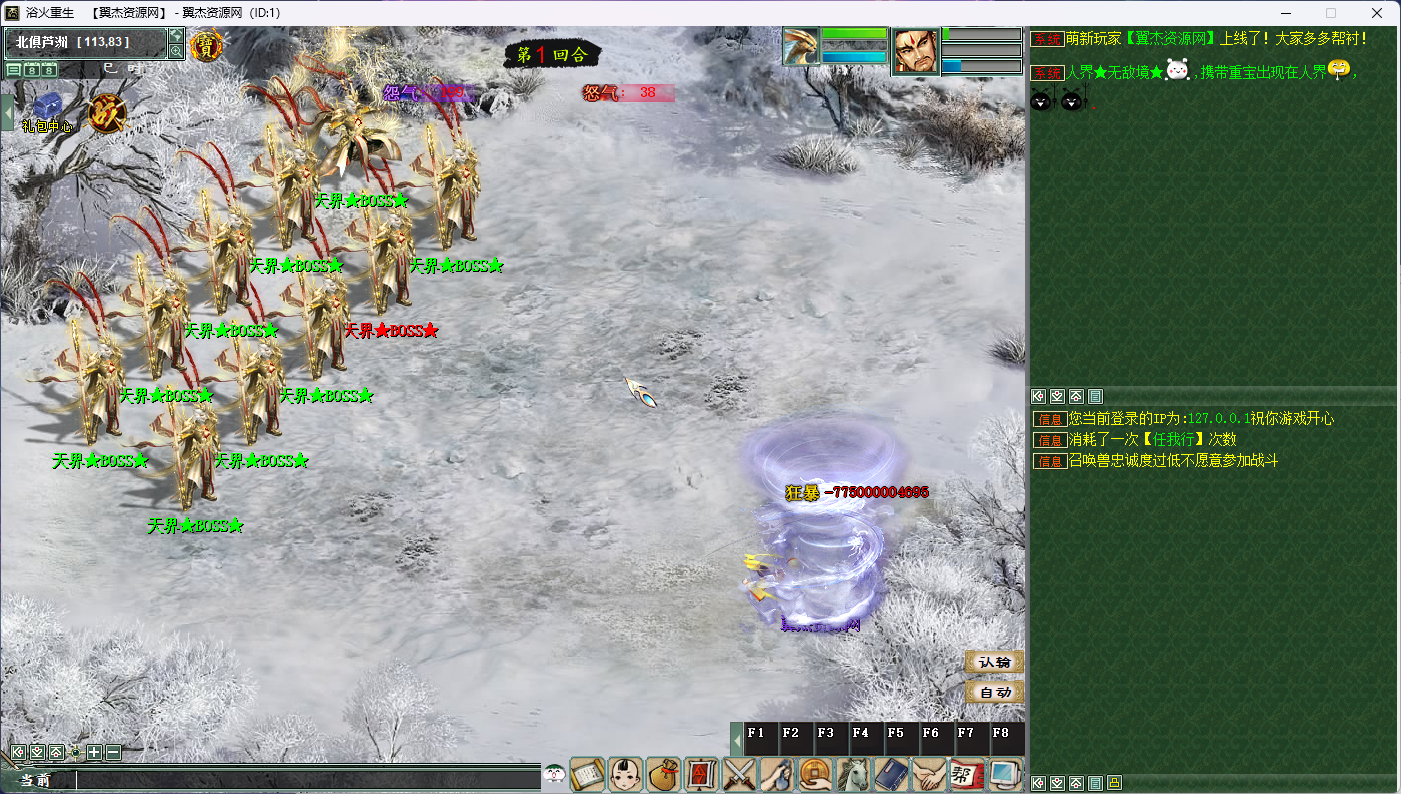Open the white horse mount icon
The height and width of the screenshot is (794, 1401).
[854, 775]
